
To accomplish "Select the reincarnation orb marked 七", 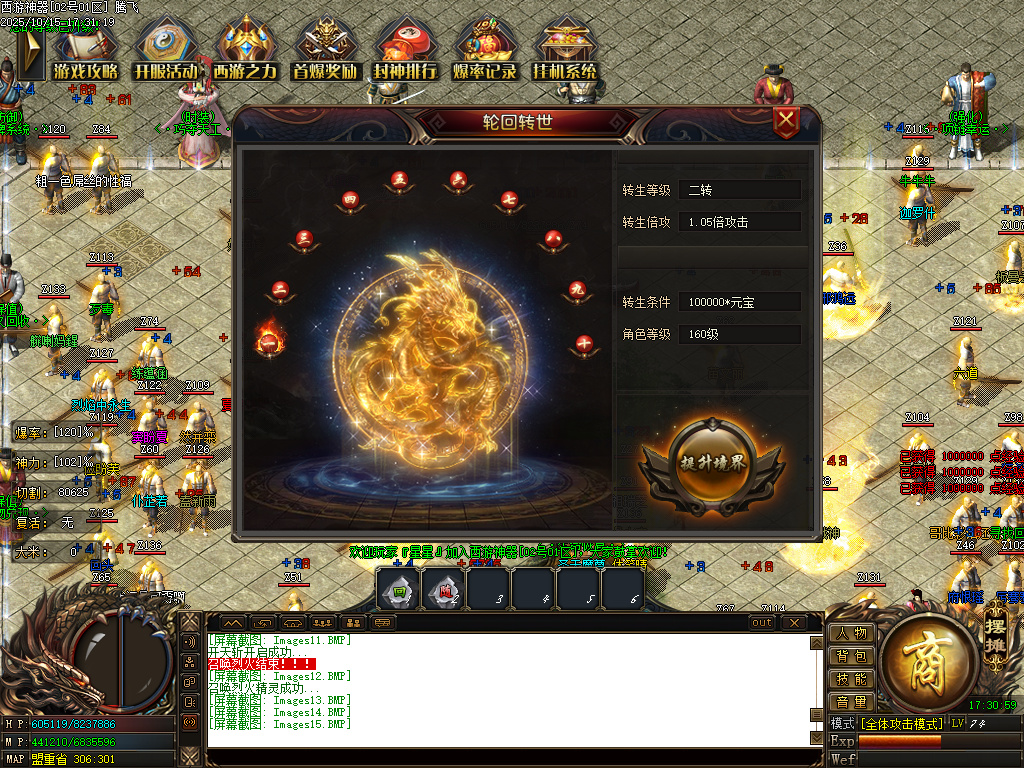I will click(x=509, y=199).
